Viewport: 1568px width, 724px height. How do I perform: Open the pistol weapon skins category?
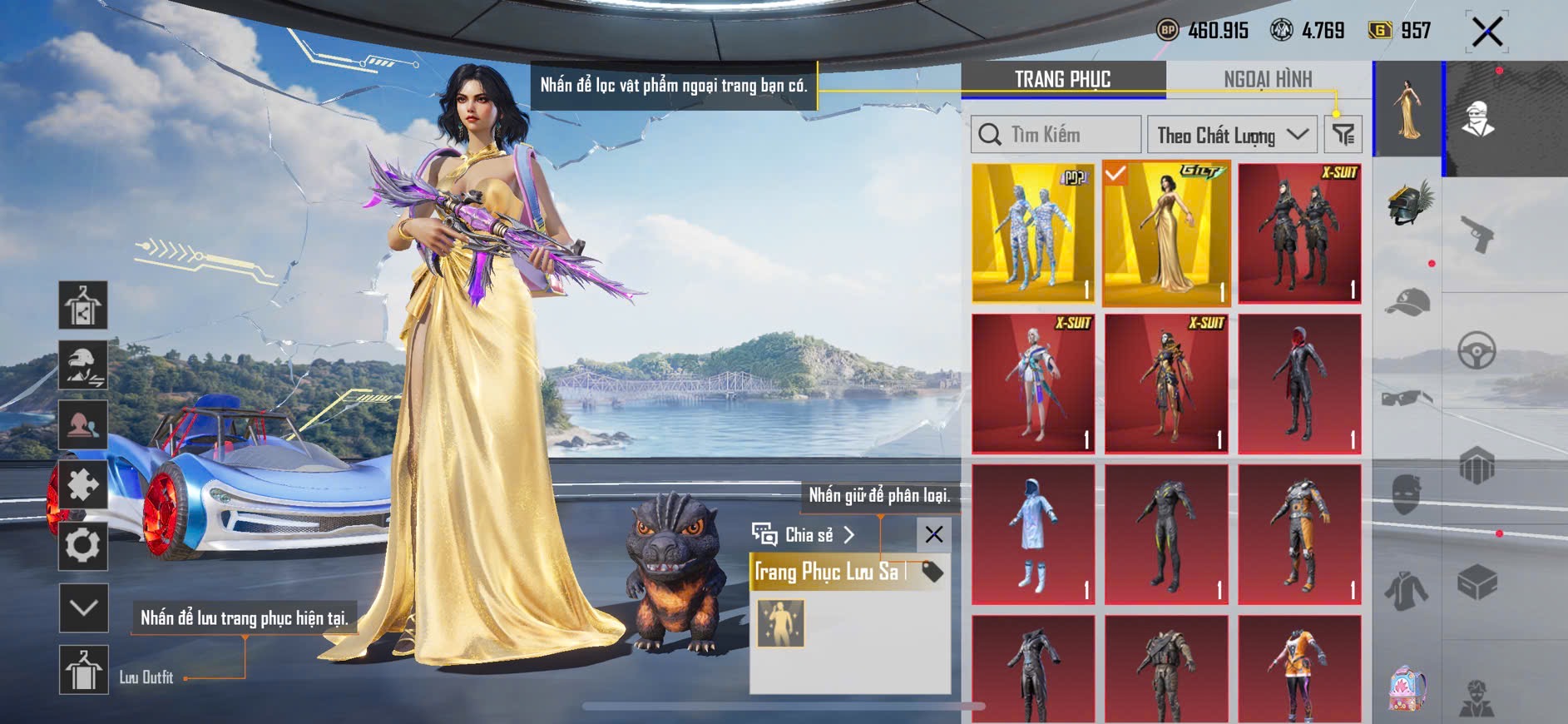coord(1477,233)
